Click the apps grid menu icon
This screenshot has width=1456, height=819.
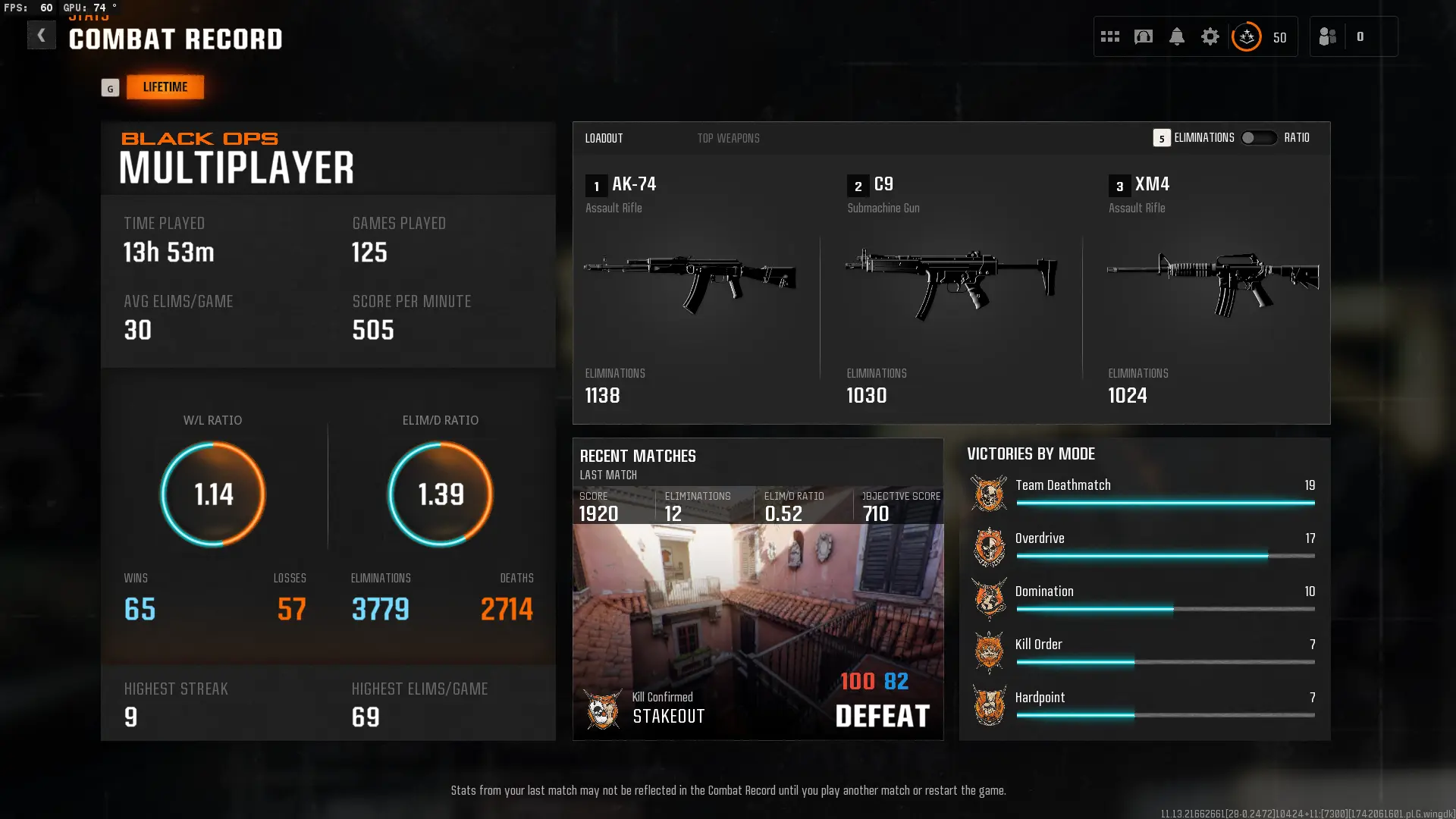(1109, 36)
